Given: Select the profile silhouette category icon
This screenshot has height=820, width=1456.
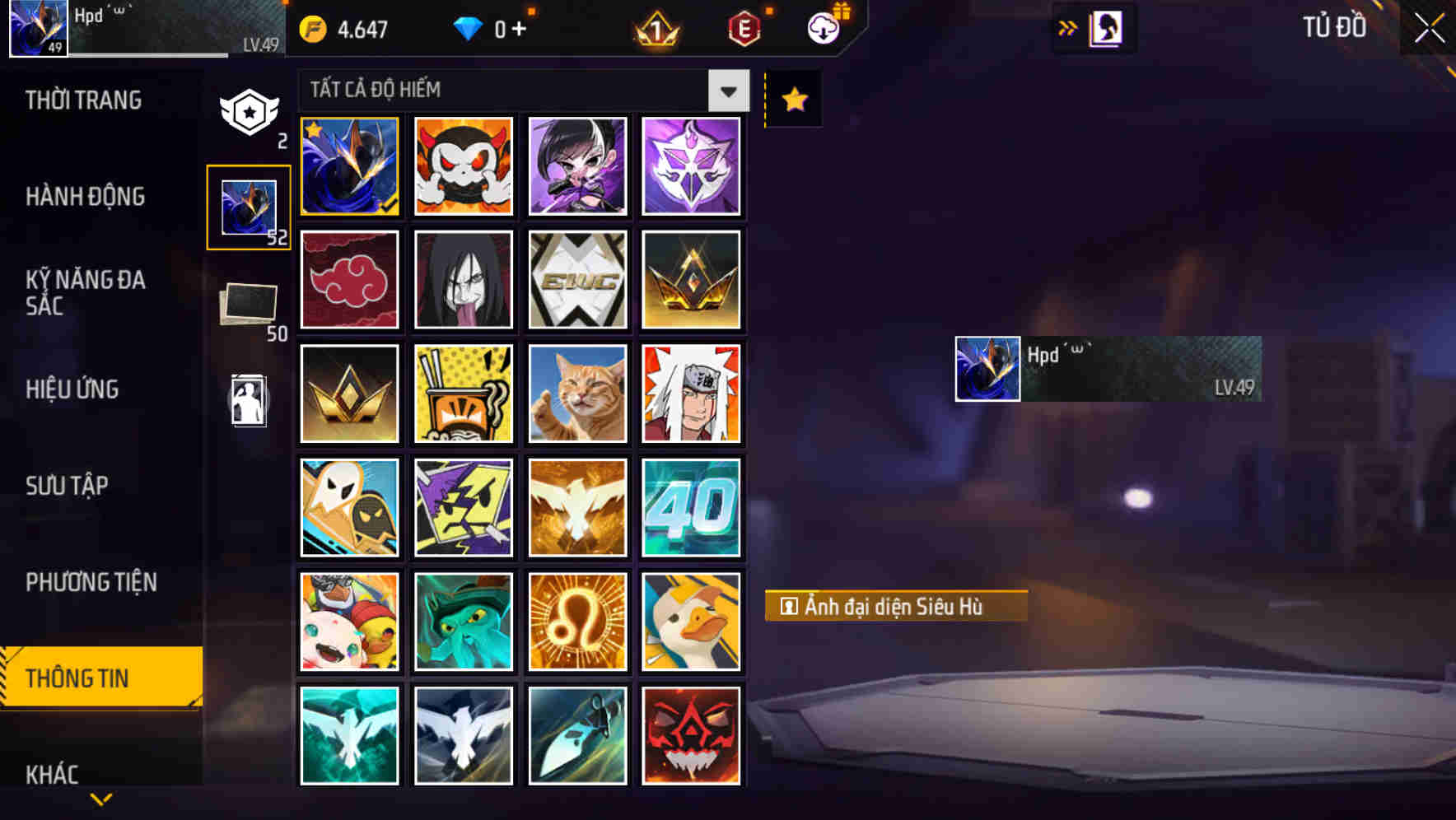Looking at the screenshot, I should 250,401.
